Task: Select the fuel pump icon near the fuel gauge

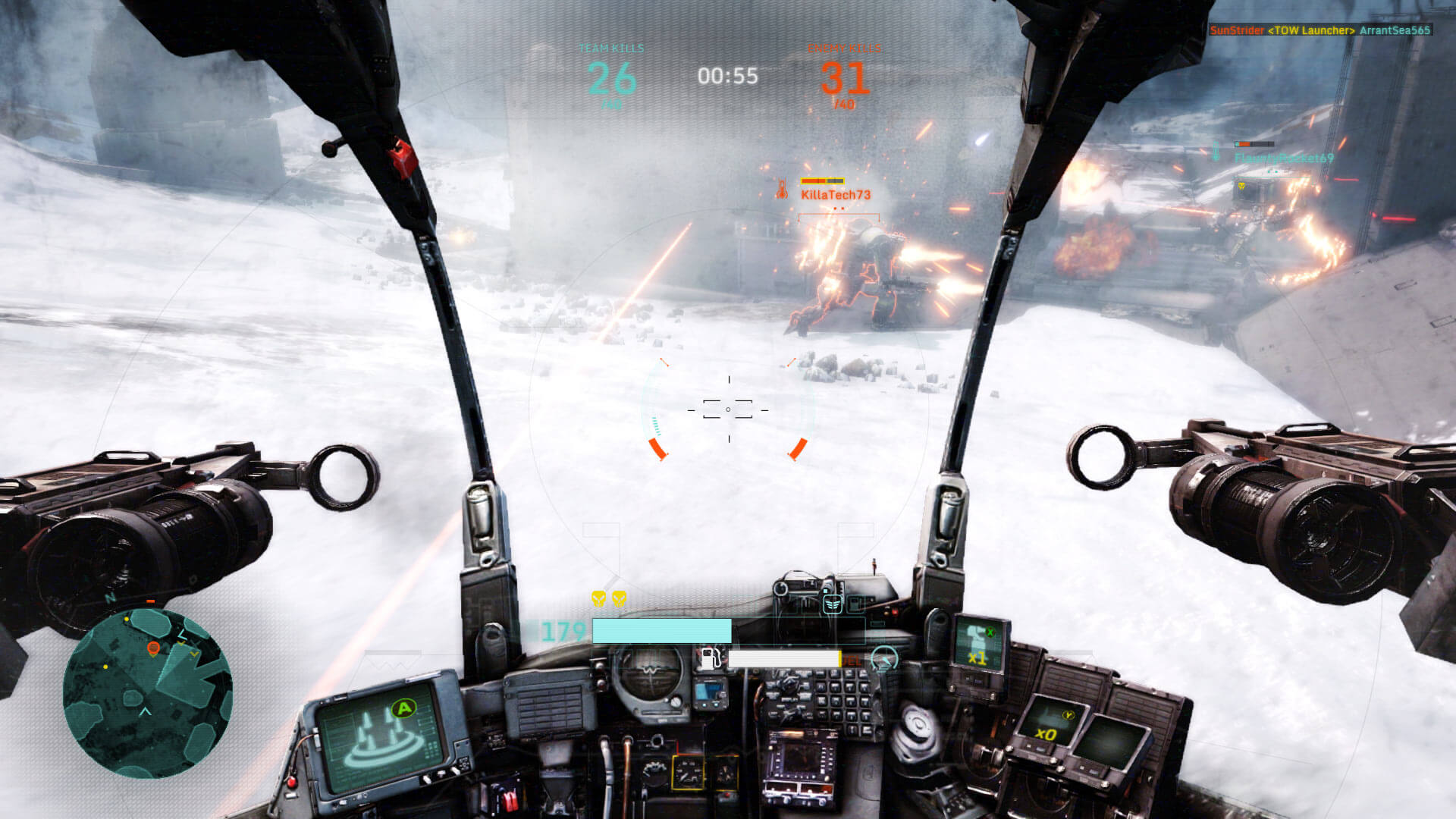Action: (x=710, y=660)
